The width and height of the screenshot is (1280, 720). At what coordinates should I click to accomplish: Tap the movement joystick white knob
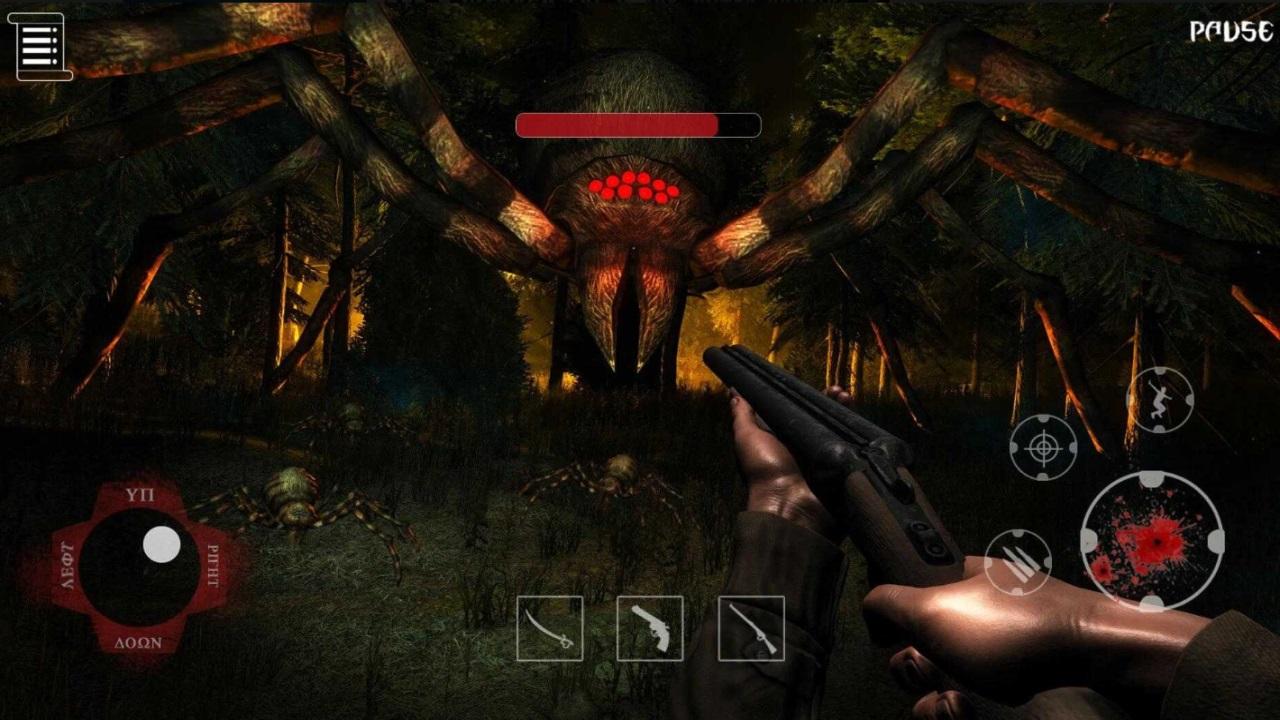point(161,544)
